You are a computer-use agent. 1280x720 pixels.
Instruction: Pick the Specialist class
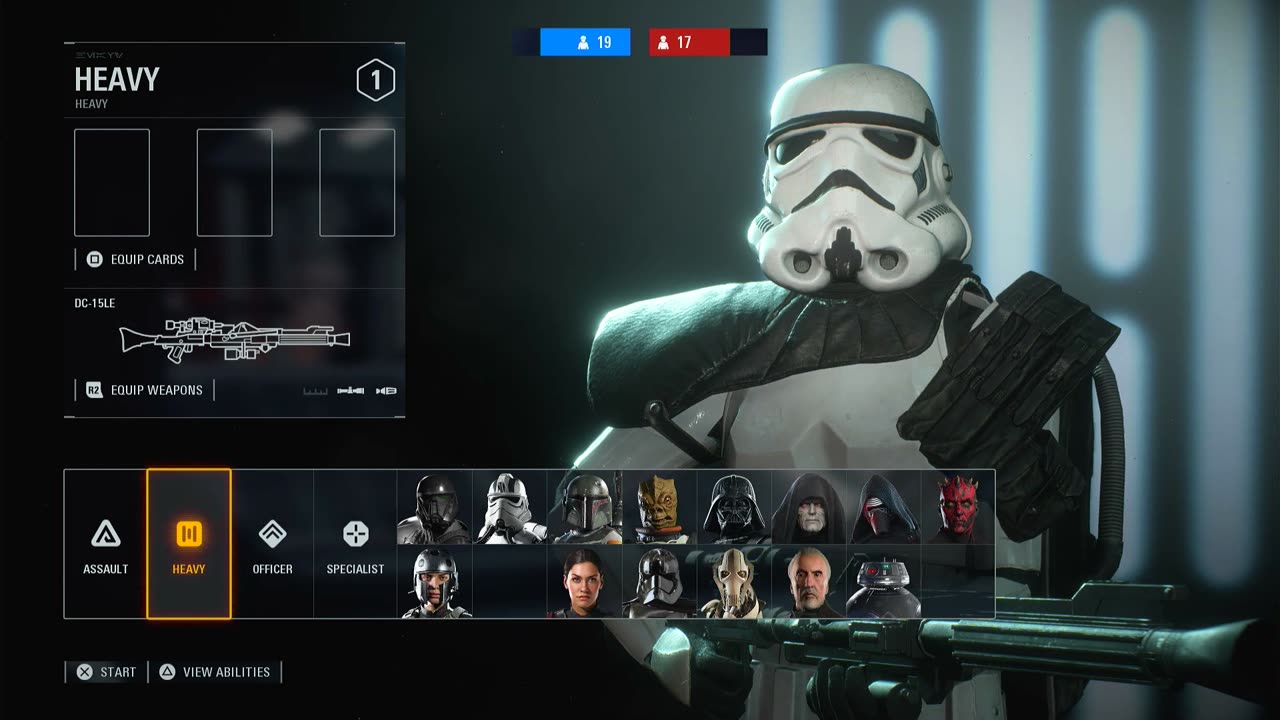coord(355,544)
